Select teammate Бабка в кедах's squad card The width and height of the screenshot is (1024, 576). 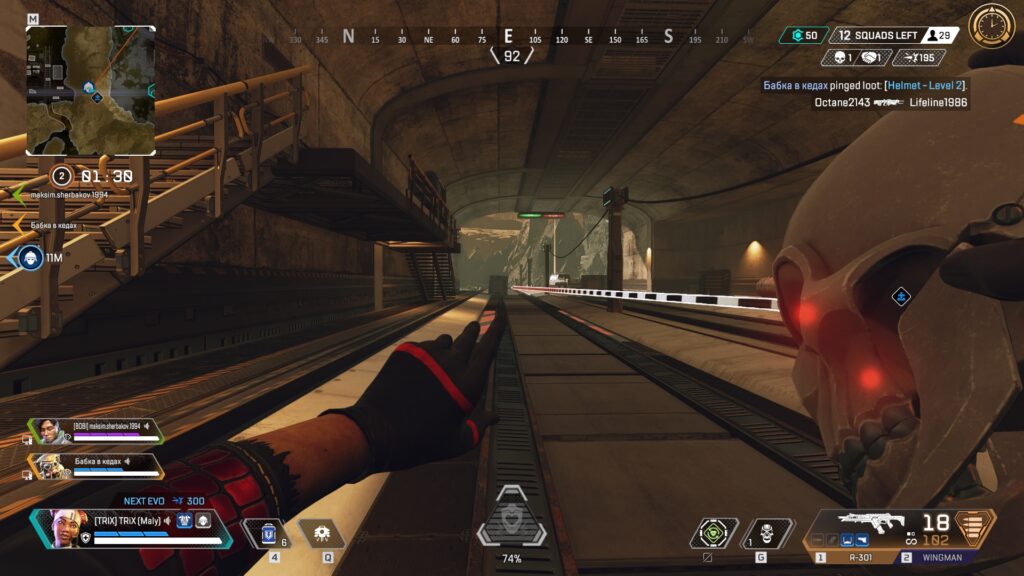[94, 465]
